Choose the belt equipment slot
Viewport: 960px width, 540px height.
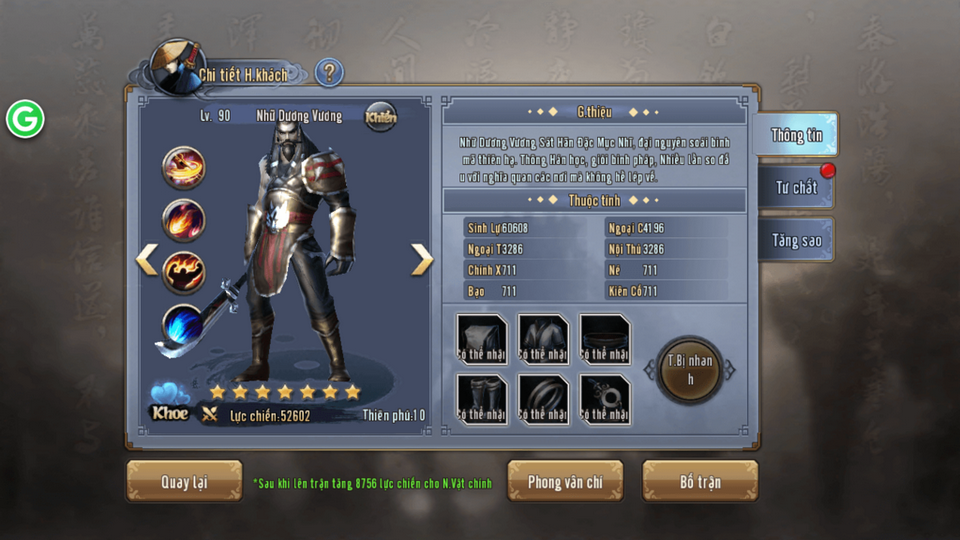pyautogui.click(x=604, y=339)
